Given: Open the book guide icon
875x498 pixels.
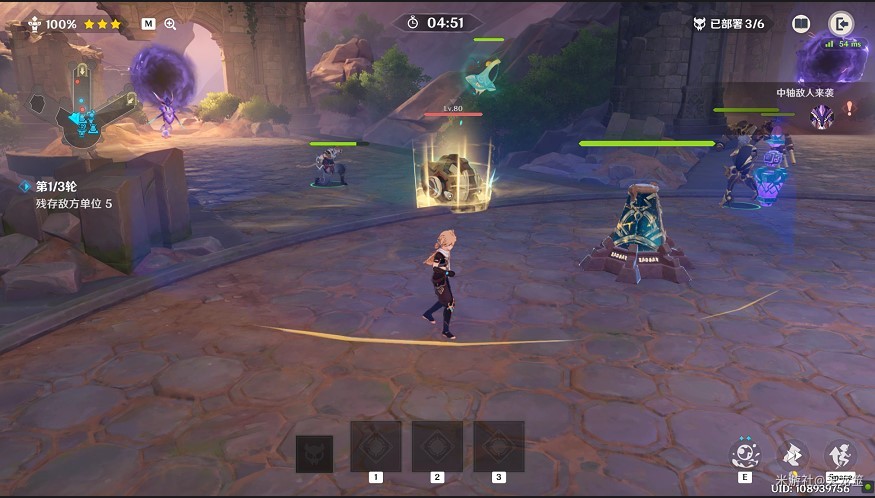Looking at the screenshot, I should (x=801, y=24).
